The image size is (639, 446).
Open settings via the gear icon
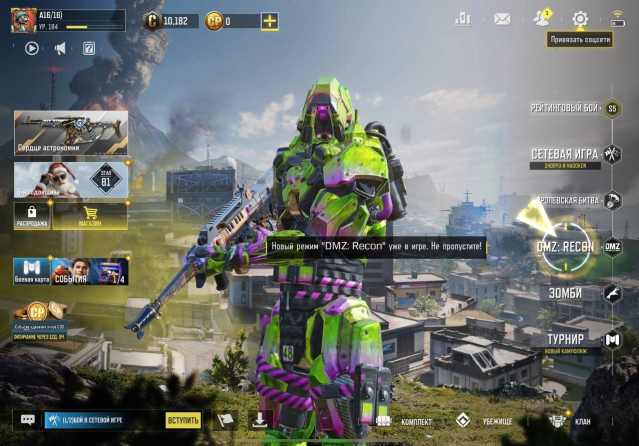click(x=580, y=19)
